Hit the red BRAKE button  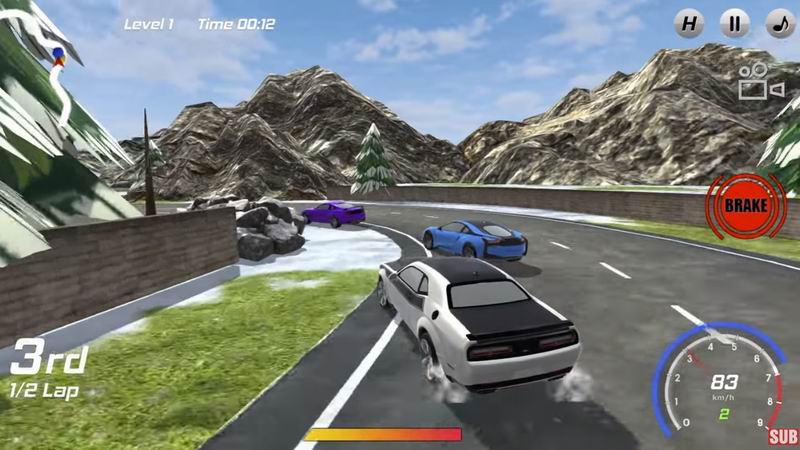pos(745,205)
